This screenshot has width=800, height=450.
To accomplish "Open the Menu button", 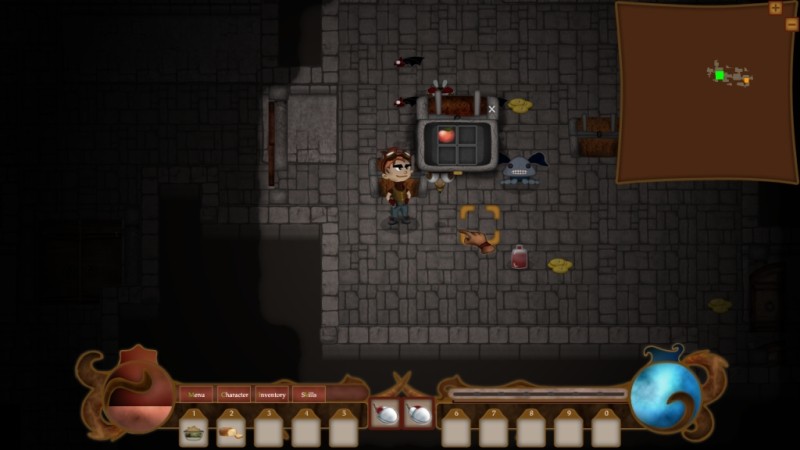I will (196, 394).
